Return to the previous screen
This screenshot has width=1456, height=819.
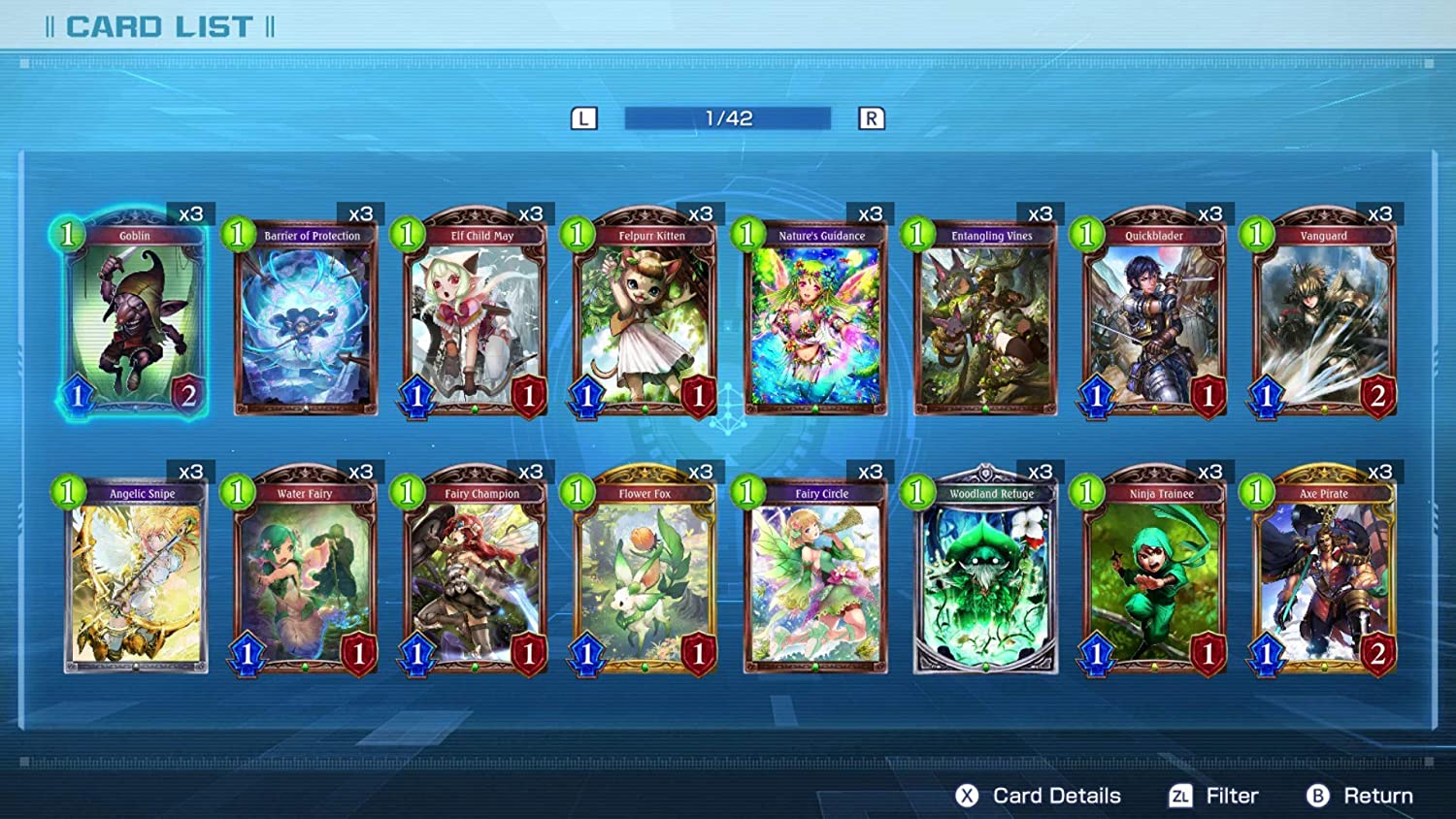click(1359, 796)
